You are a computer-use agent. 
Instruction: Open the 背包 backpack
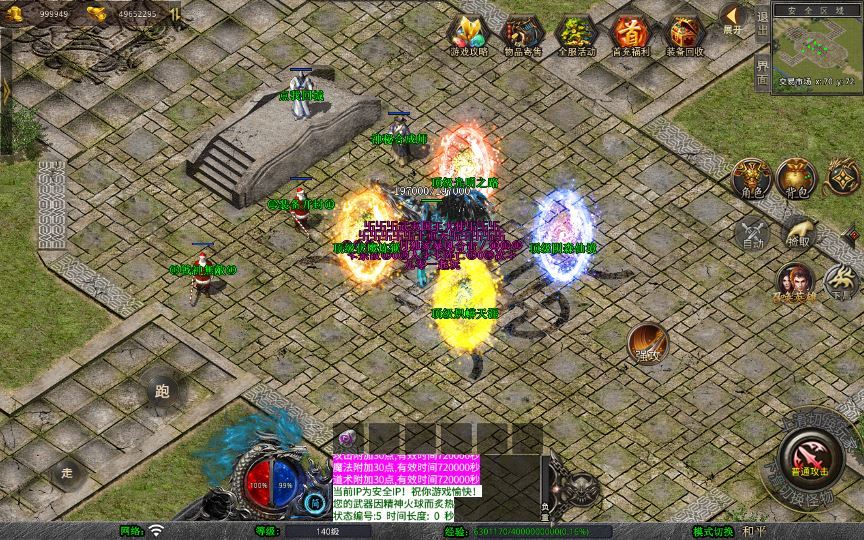pyautogui.click(x=796, y=178)
